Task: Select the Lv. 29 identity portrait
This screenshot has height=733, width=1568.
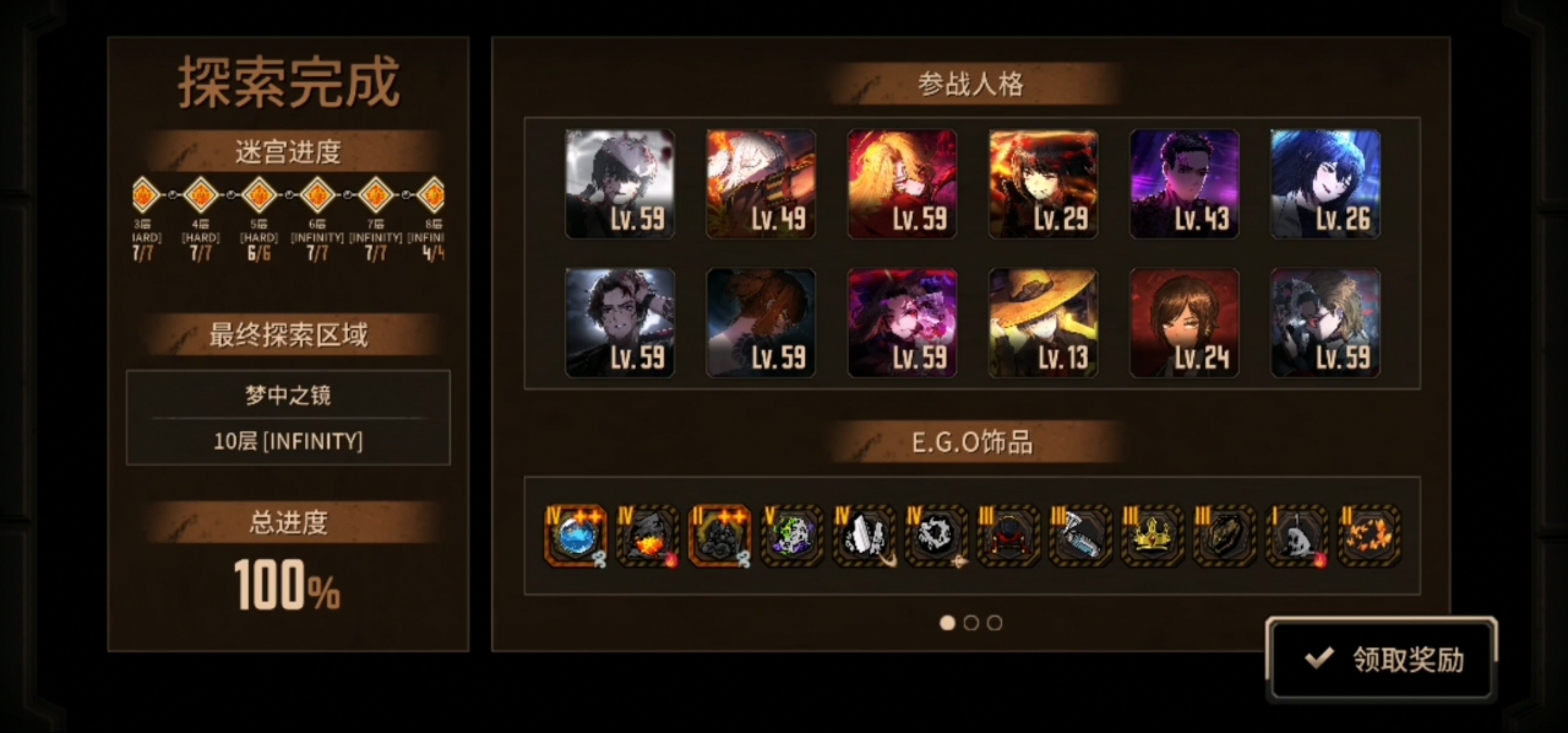Action: pyautogui.click(x=1043, y=184)
